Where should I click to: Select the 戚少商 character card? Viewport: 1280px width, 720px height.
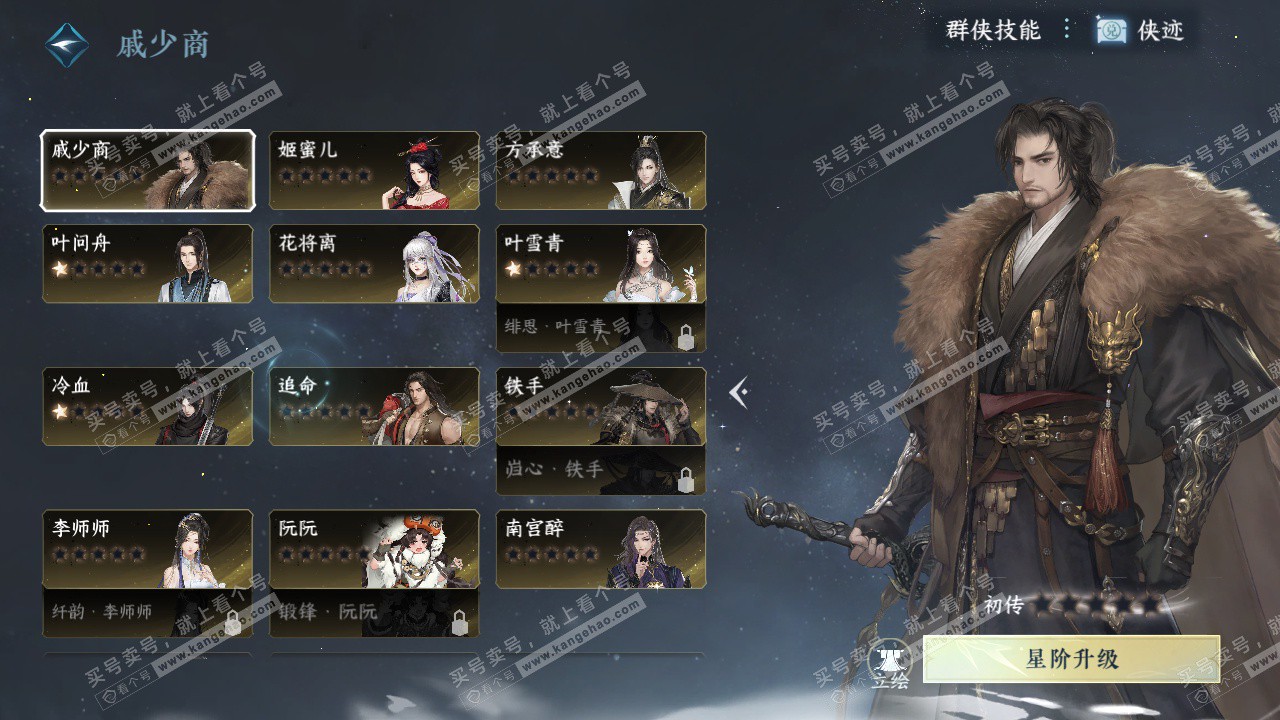click(x=147, y=171)
